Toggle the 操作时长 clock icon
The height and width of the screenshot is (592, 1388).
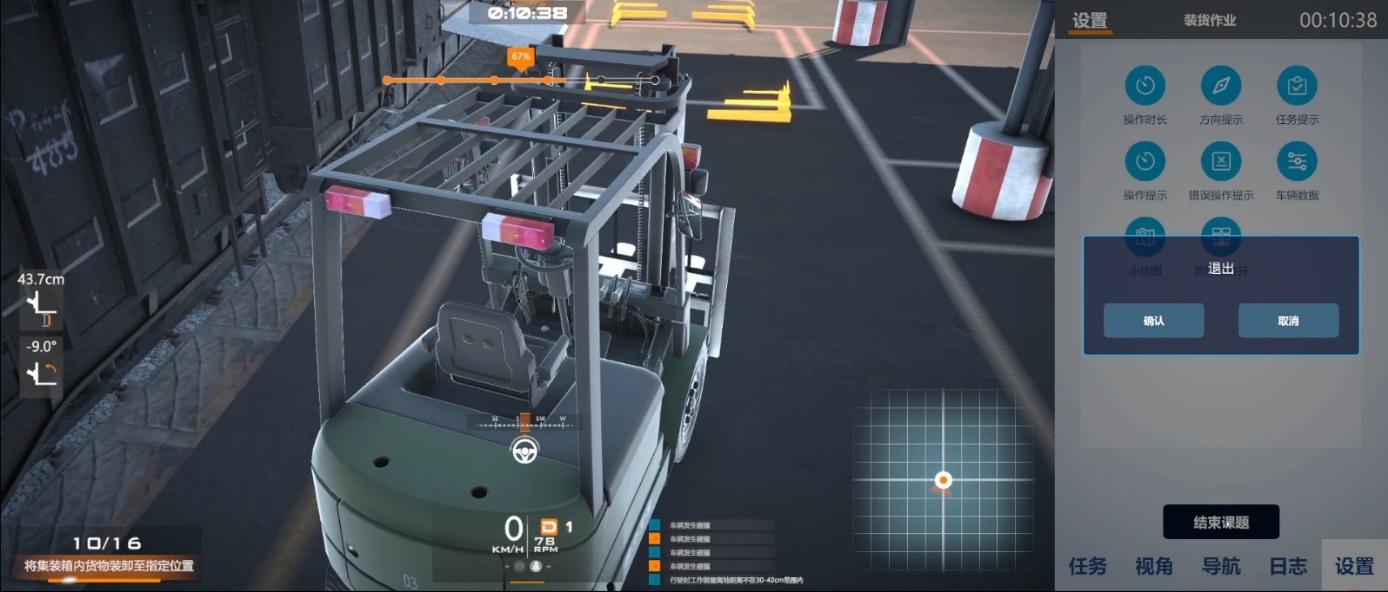pyautogui.click(x=1145, y=86)
